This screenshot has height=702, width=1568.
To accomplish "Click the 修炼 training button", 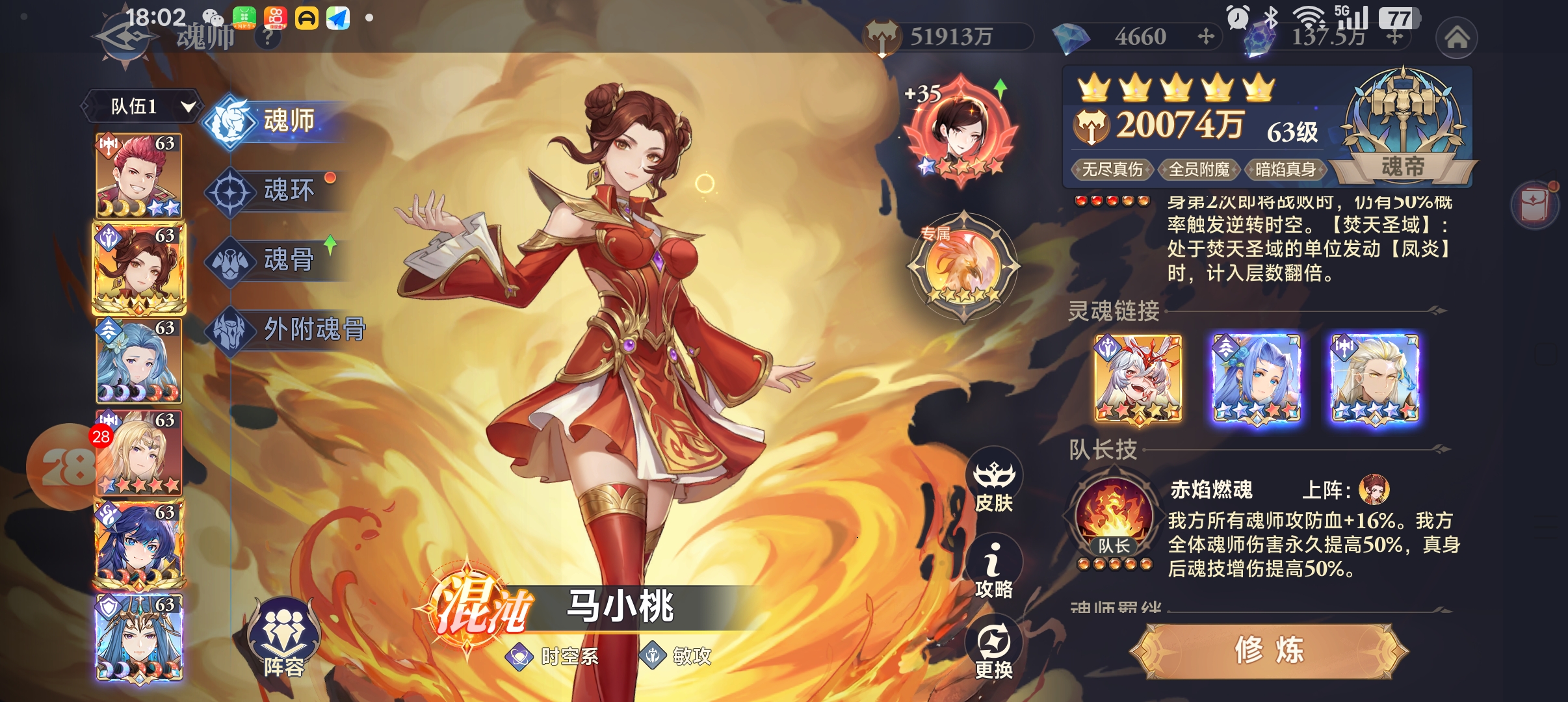I will pyautogui.click(x=1269, y=650).
